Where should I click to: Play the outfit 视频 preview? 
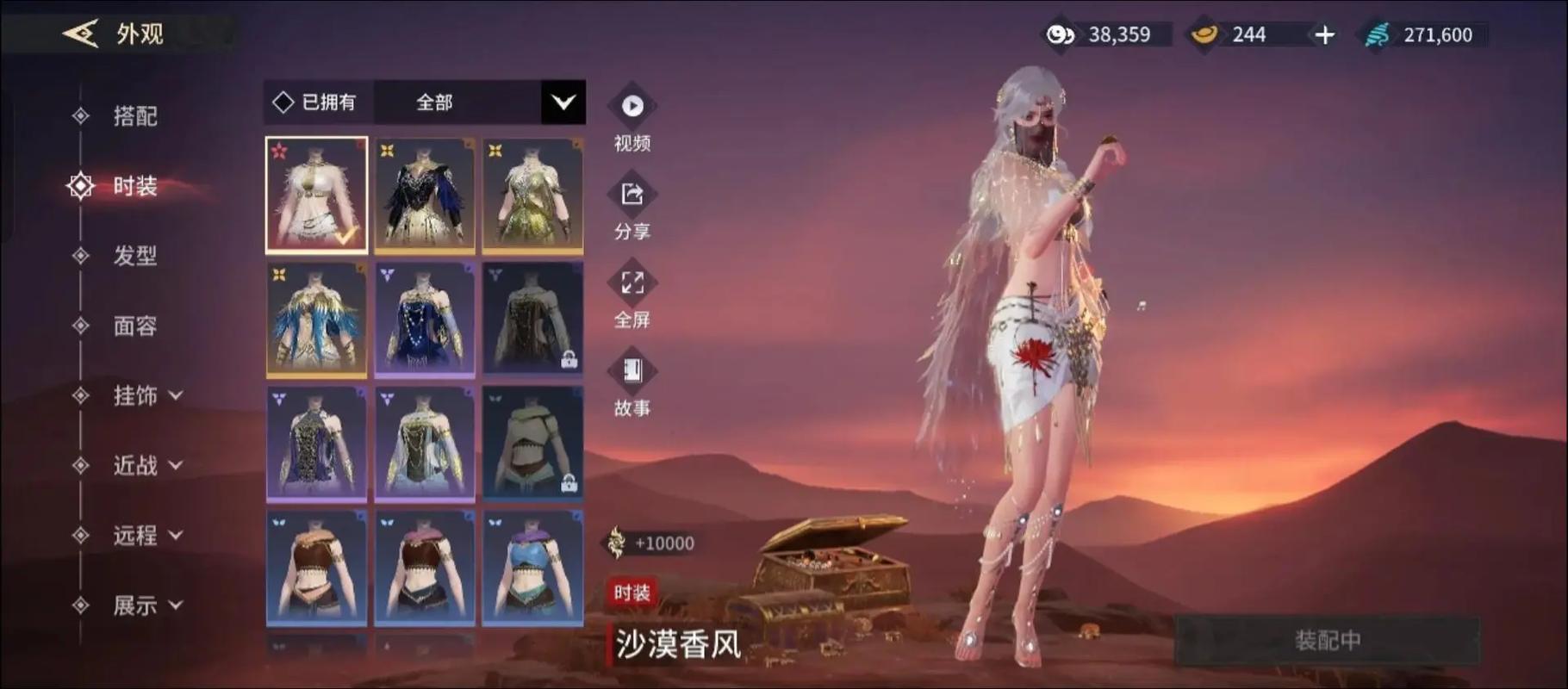(632, 107)
